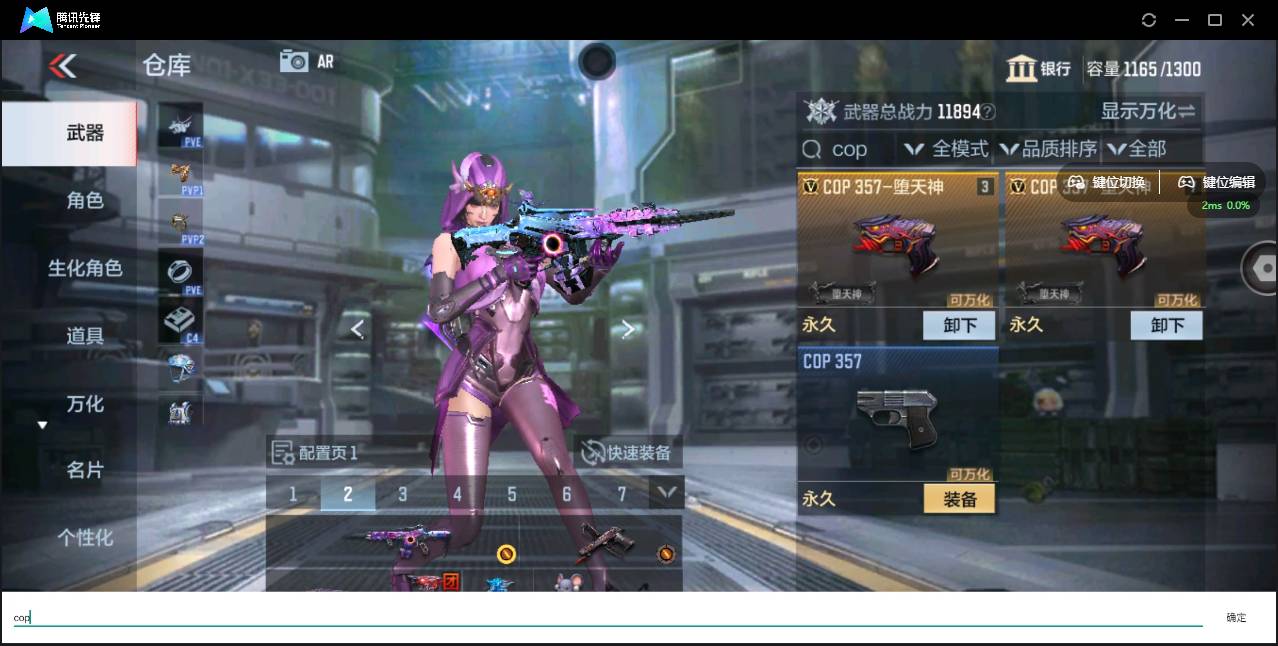Open the AR camera mode

306,61
